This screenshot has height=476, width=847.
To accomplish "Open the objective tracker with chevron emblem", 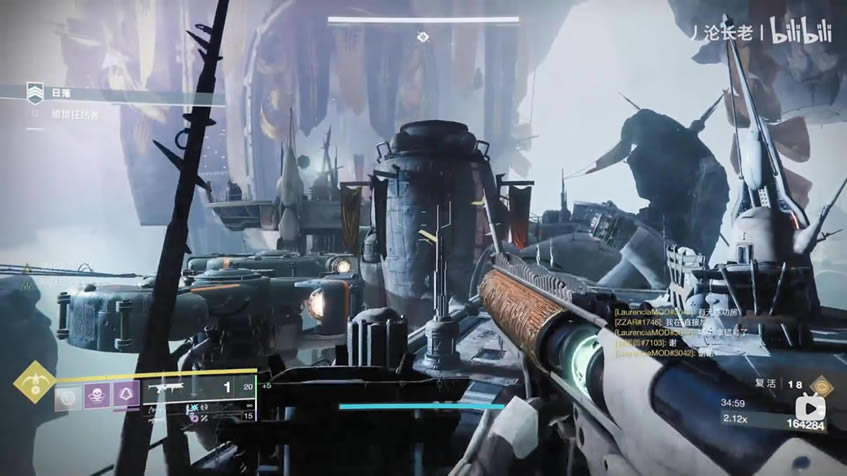I will pos(36,92).
